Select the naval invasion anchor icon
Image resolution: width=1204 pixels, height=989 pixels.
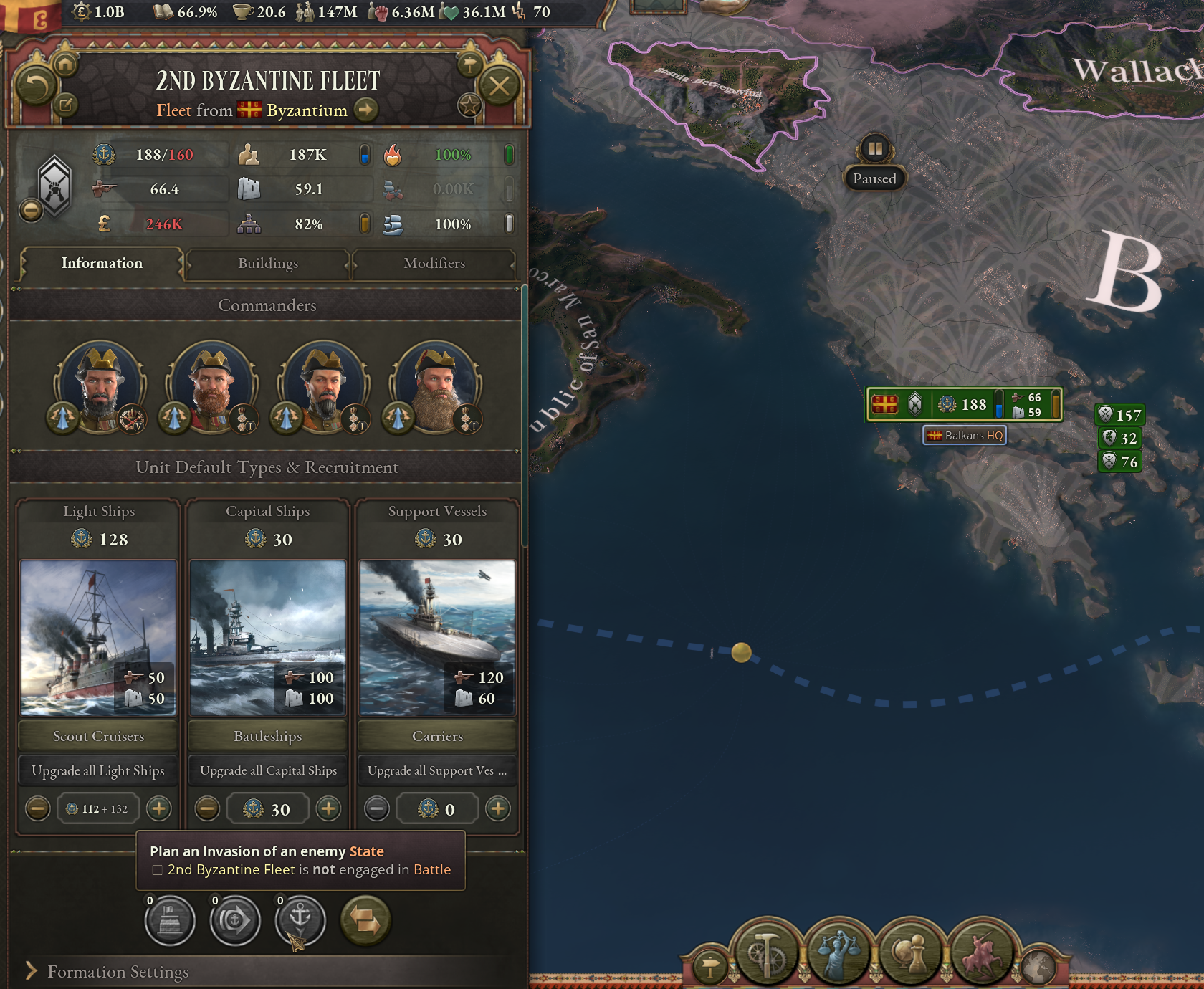pyautogui.click(x=300, y=921)
